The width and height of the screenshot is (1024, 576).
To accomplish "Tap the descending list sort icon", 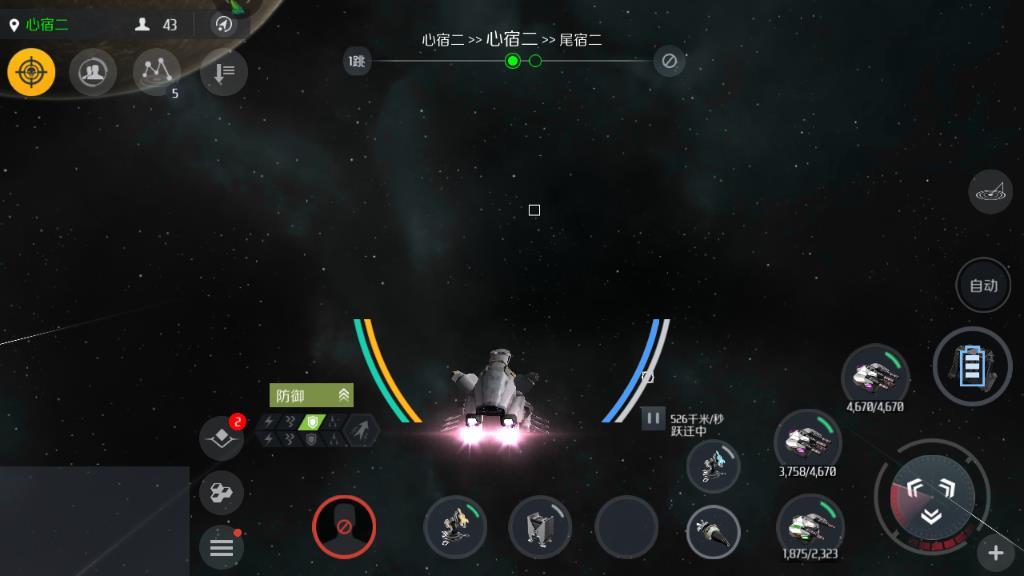I will tap(223, 72).
